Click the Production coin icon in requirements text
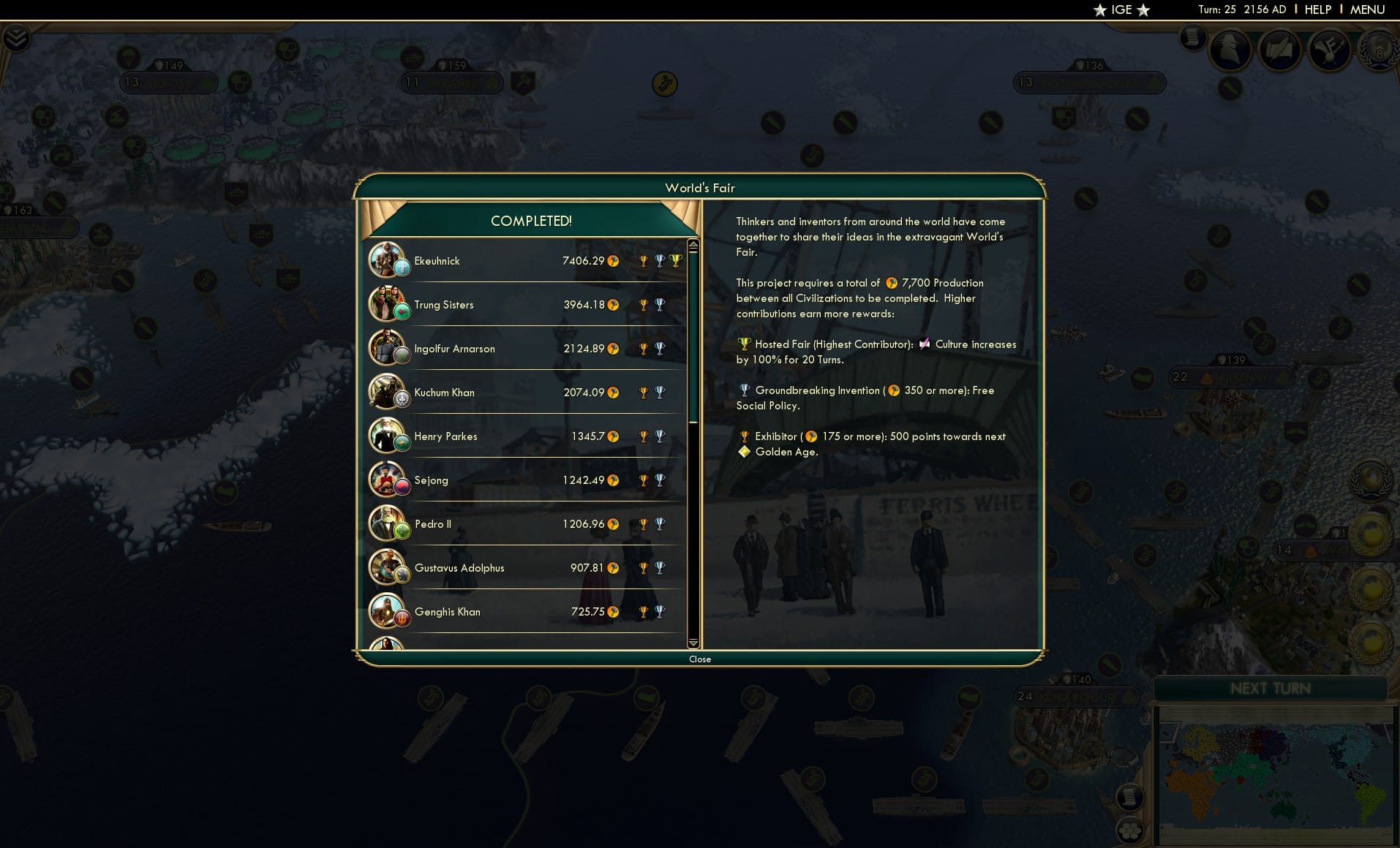Viewport: 1400px width, 848px height. point(892,283)
